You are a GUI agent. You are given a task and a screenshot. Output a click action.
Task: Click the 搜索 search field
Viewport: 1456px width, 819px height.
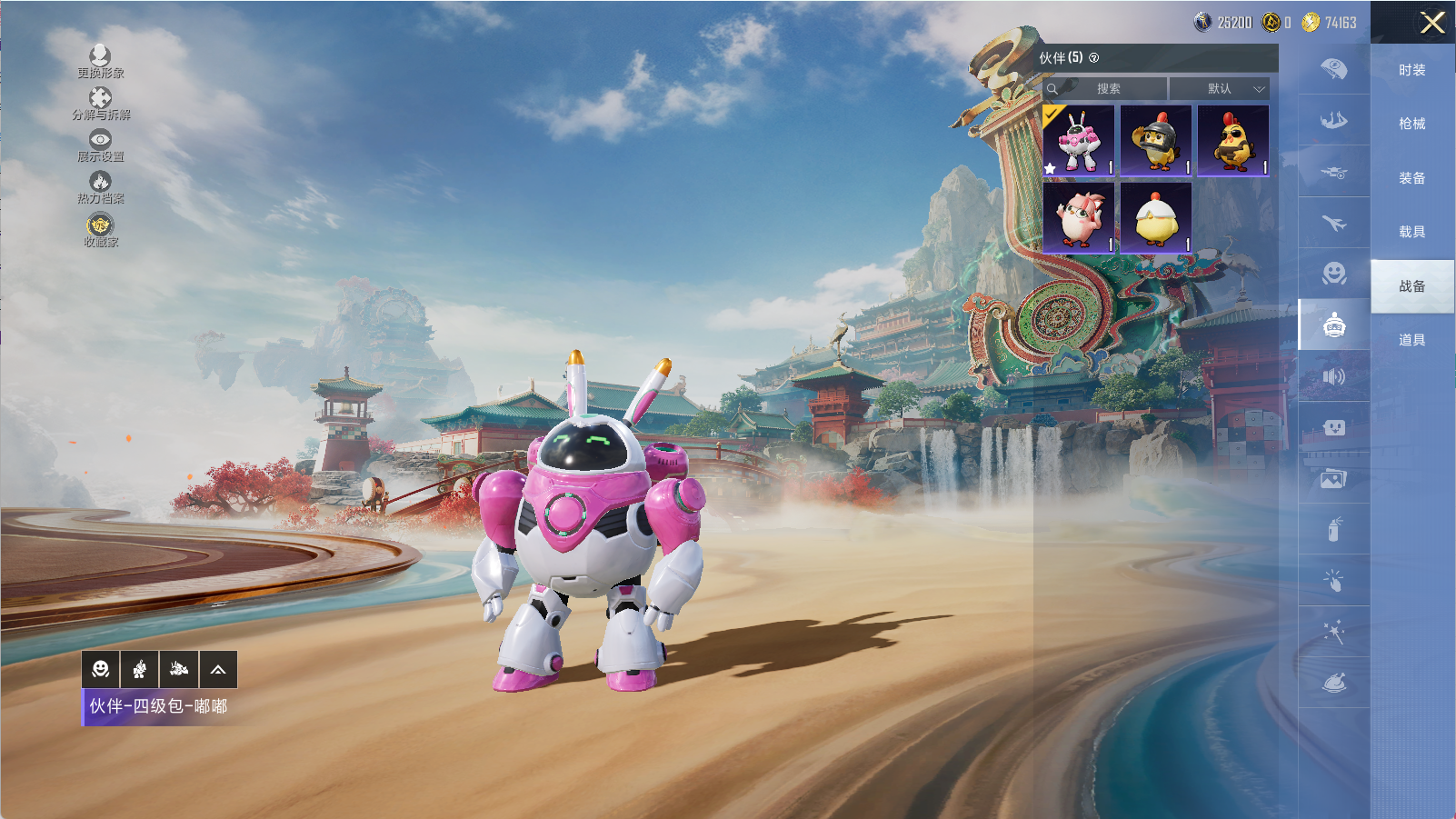(x=1107, y=89)
